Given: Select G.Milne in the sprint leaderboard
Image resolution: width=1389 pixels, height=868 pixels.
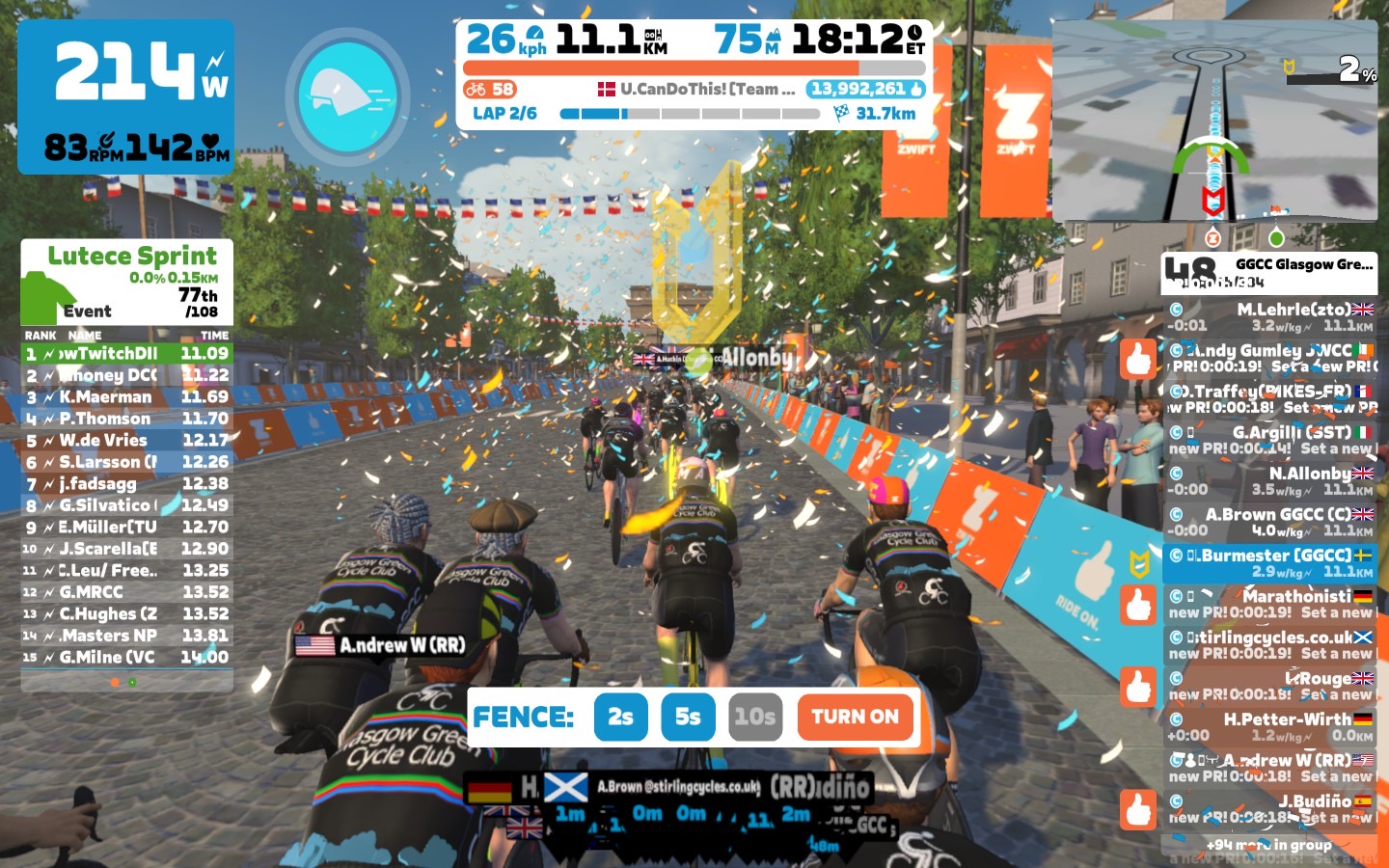Looking at the screenshot, I should [x=127, y=657].
